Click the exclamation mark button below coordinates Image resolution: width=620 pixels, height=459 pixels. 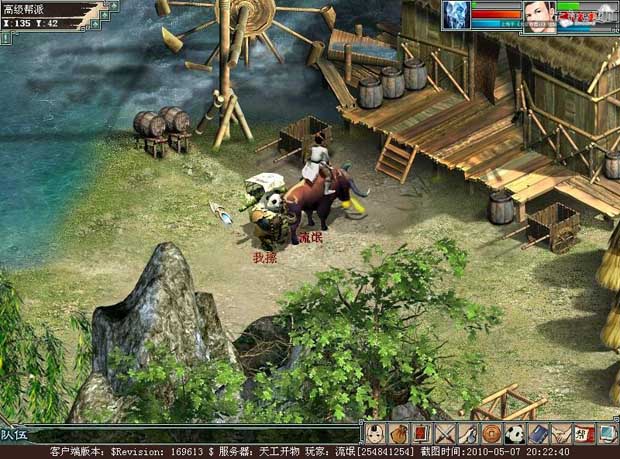pos(5,37)
